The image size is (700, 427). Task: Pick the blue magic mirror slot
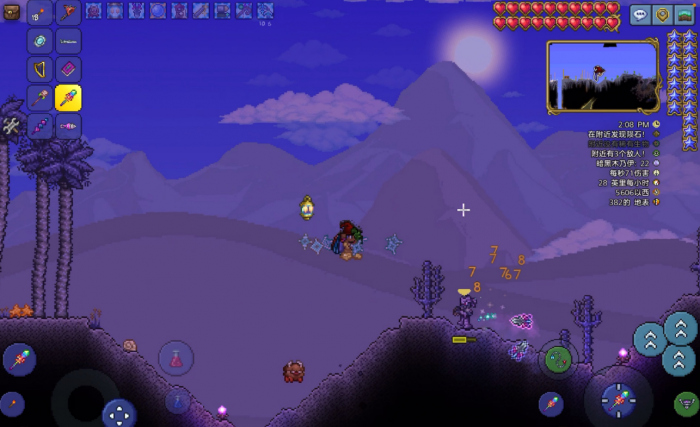tap(40, 41)
